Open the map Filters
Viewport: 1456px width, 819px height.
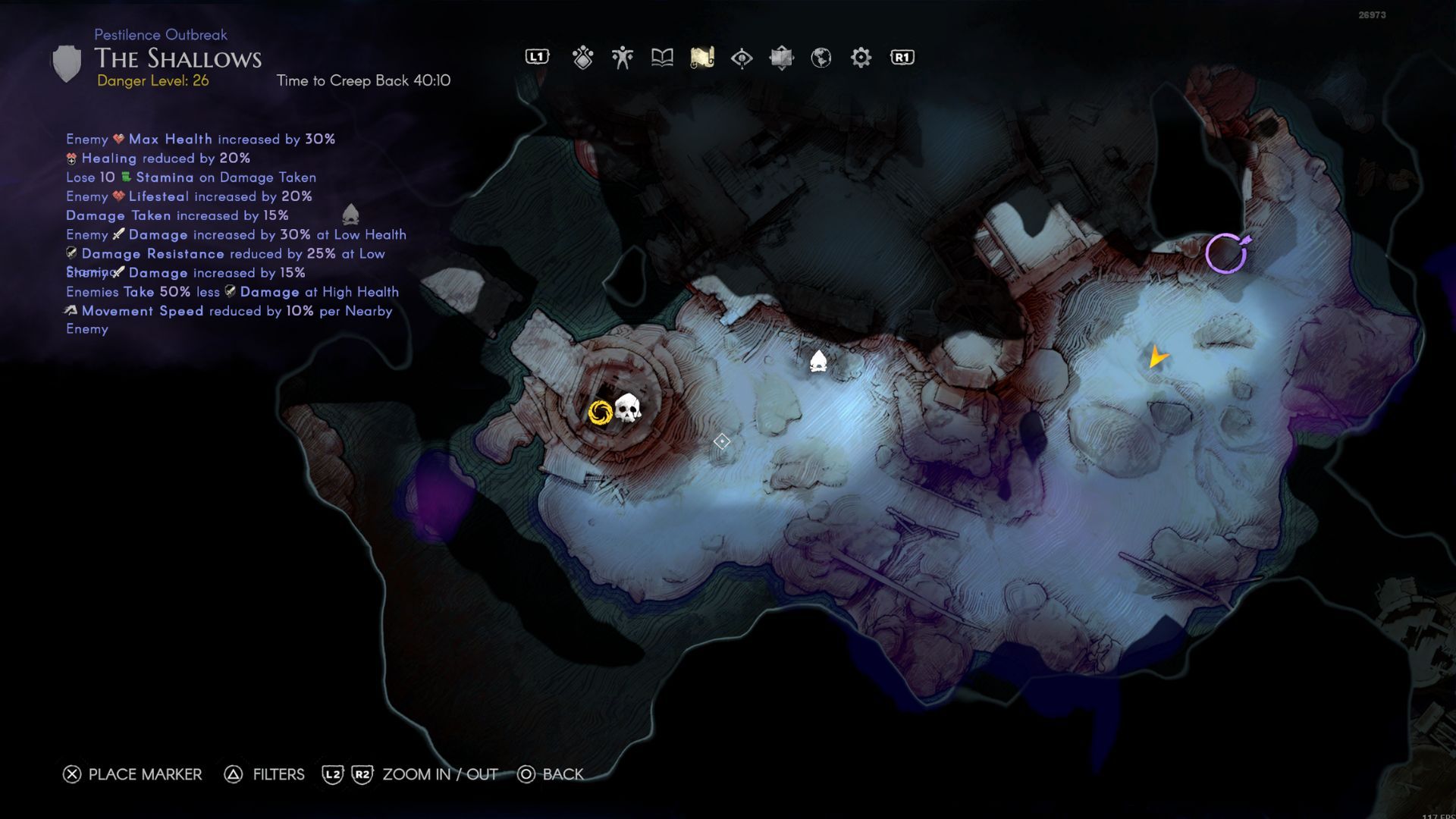pyautogui.click(x=265, y=774)
